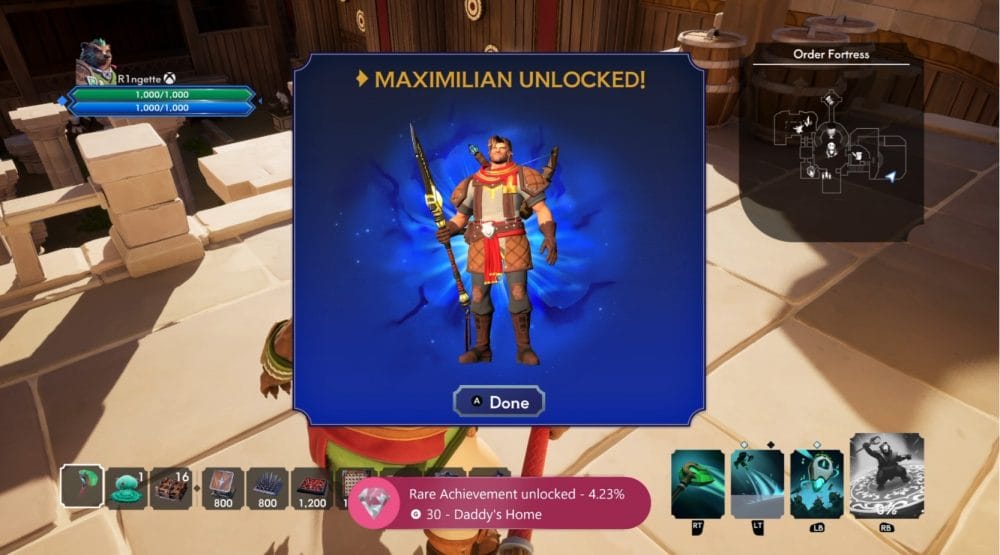Select the floor spikes trap slot
The width and height of the screenshot is (1000, 555).
tap(267, 487)
